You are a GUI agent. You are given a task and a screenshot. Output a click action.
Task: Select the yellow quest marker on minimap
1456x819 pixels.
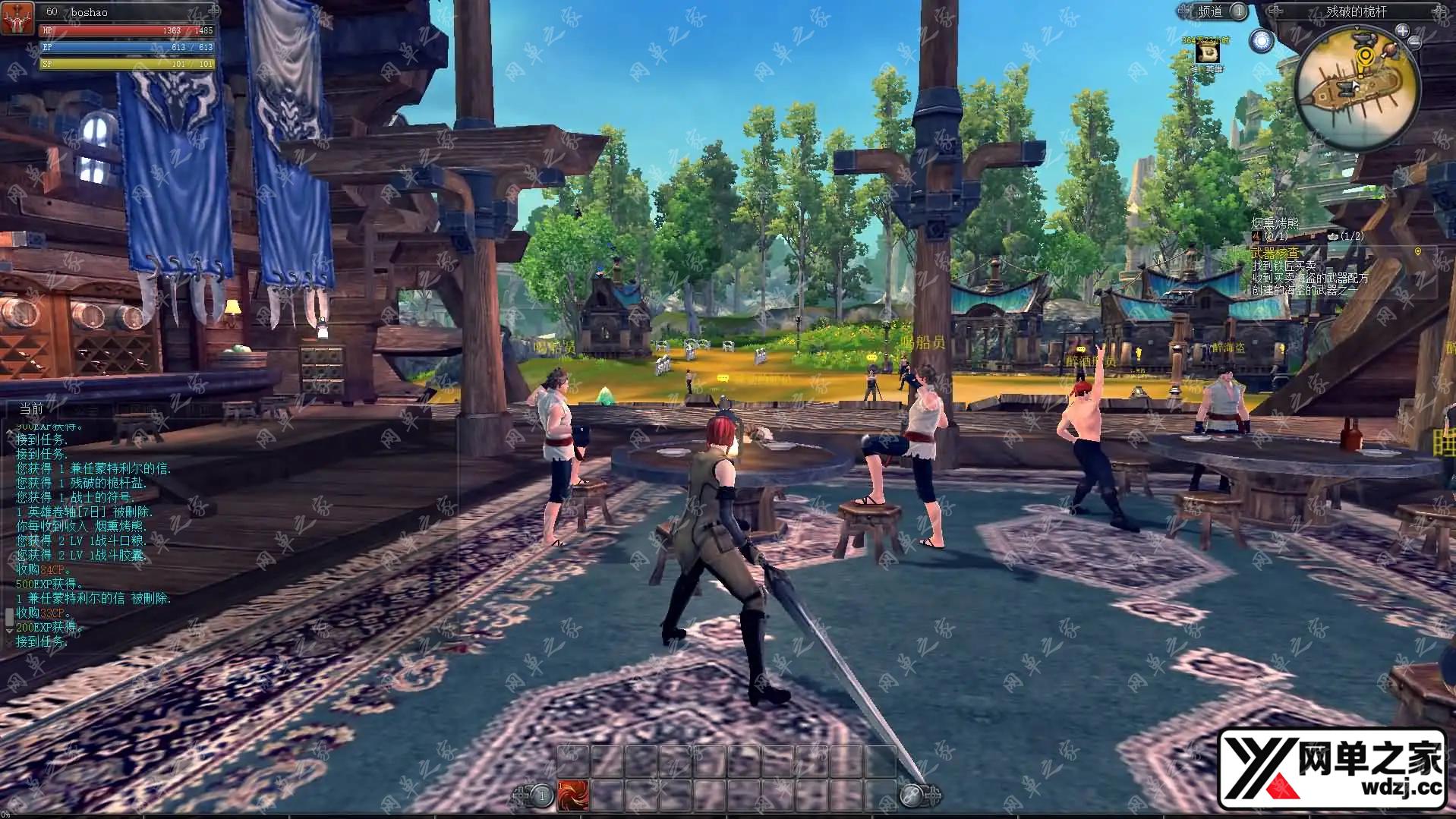1366,55
